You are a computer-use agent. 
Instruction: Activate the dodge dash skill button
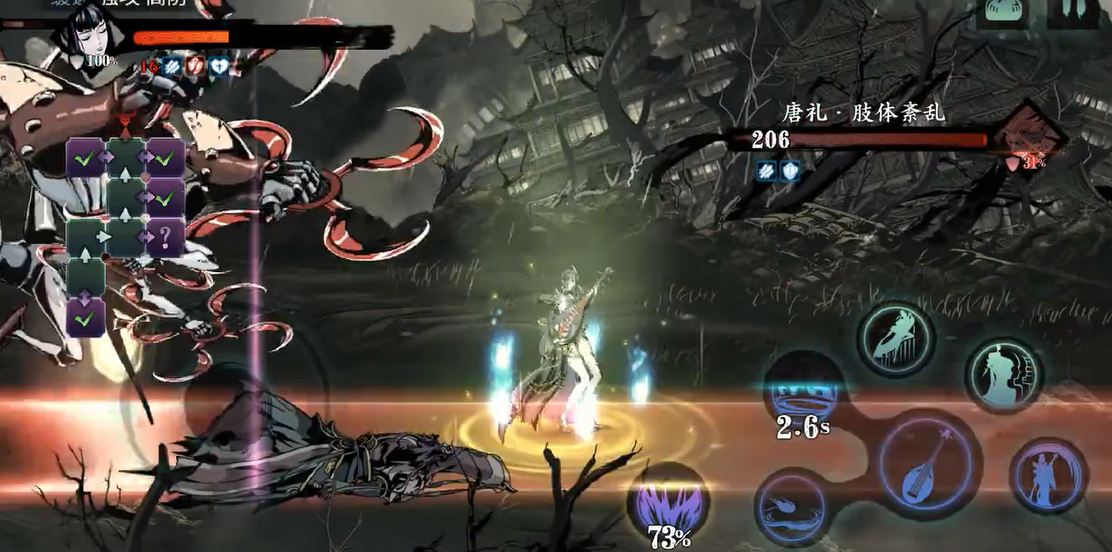point(790,506)
